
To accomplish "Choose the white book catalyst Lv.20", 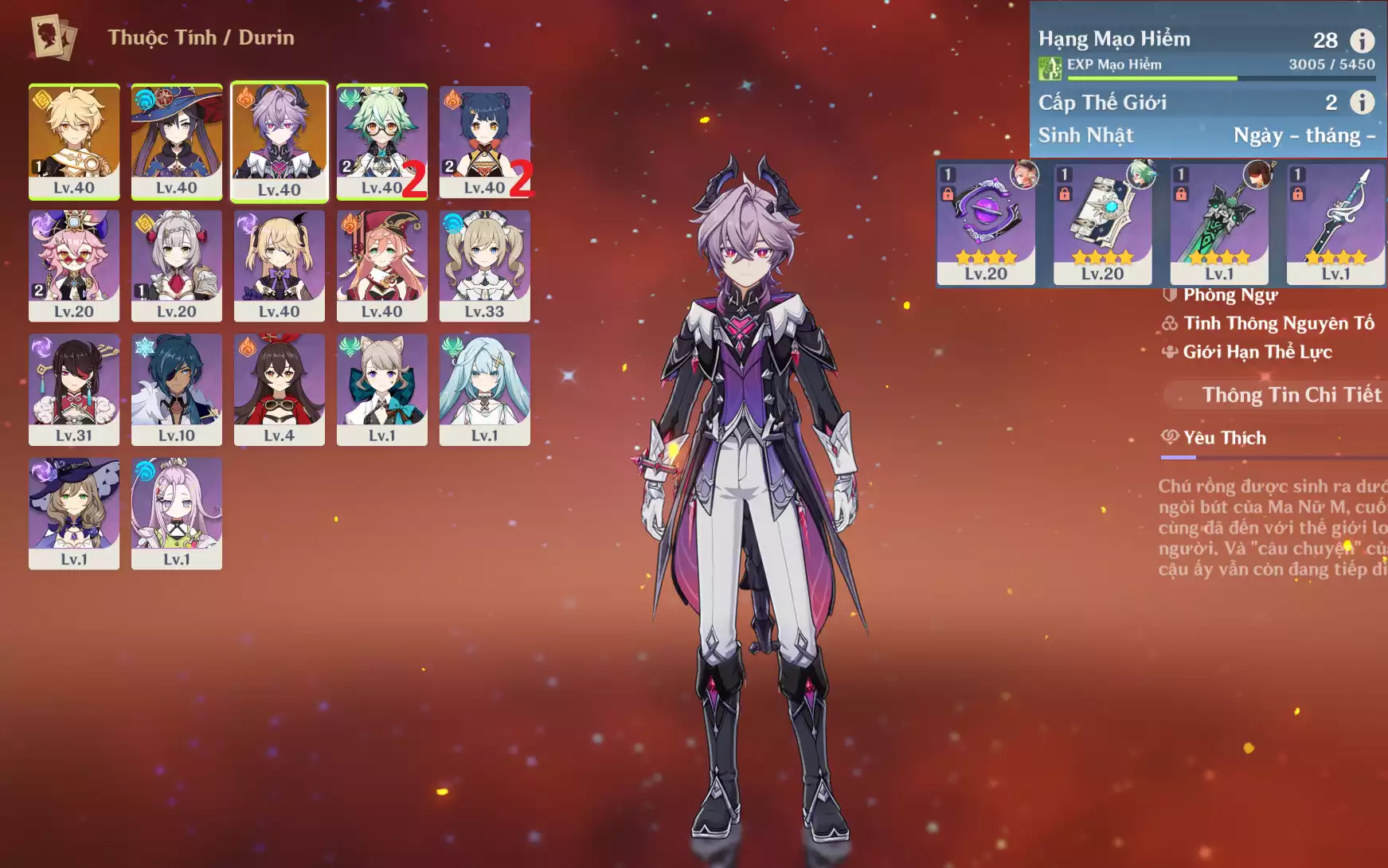I will [x=1102, y=223].
